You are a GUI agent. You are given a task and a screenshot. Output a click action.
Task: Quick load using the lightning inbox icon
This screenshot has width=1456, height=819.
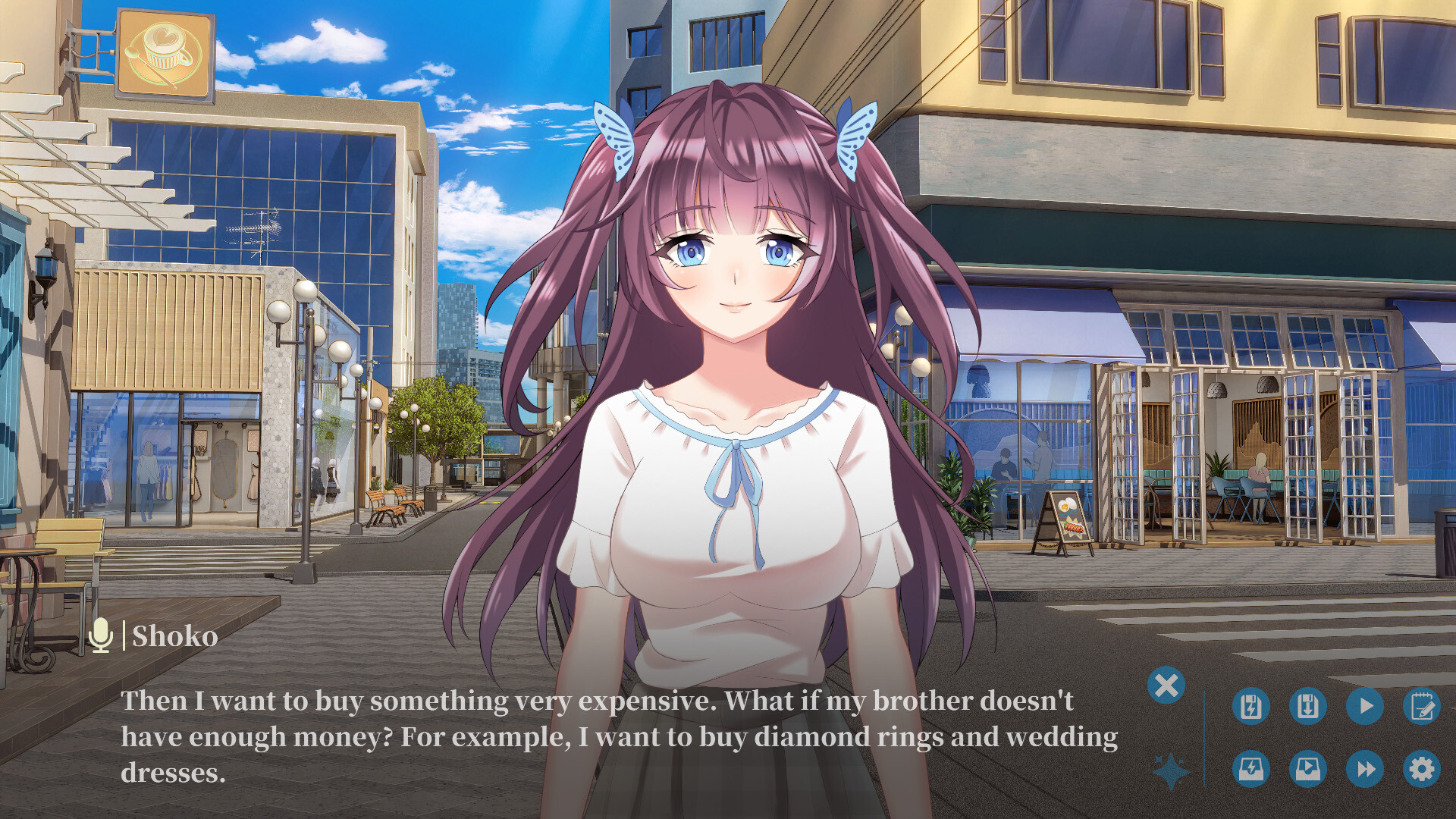click(1251, 768)
